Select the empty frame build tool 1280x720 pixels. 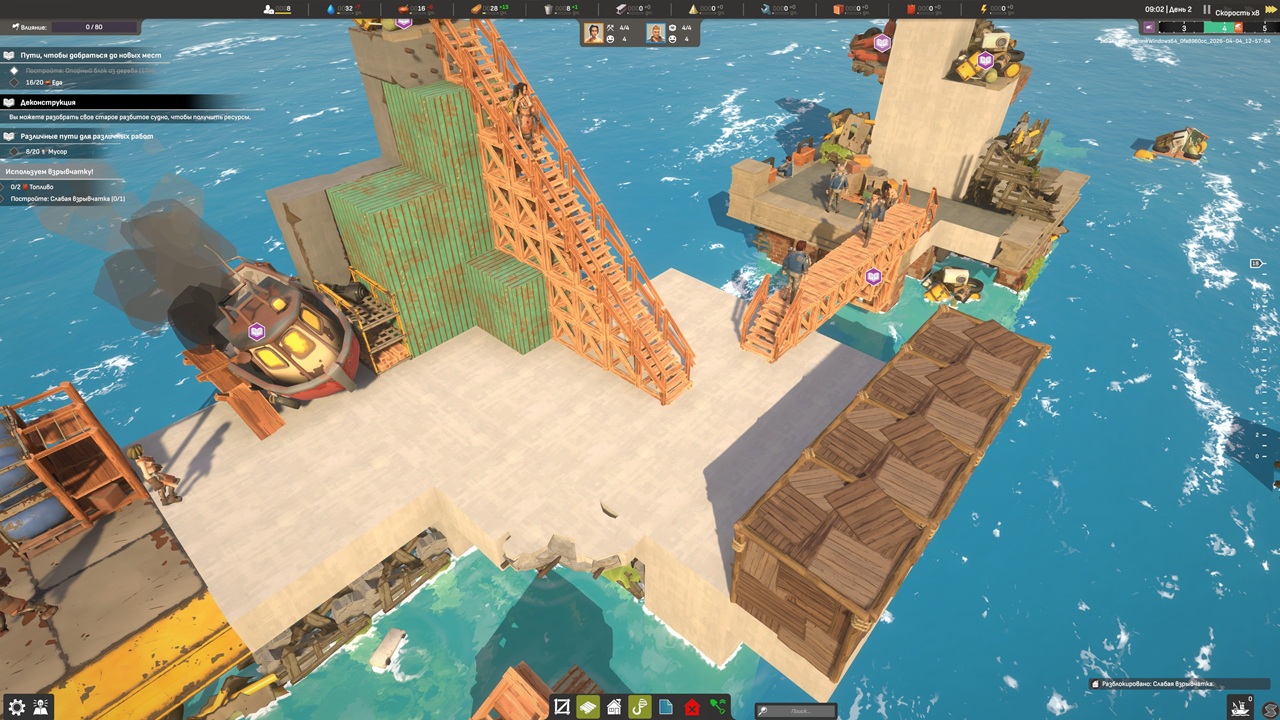tap(562, 707)
